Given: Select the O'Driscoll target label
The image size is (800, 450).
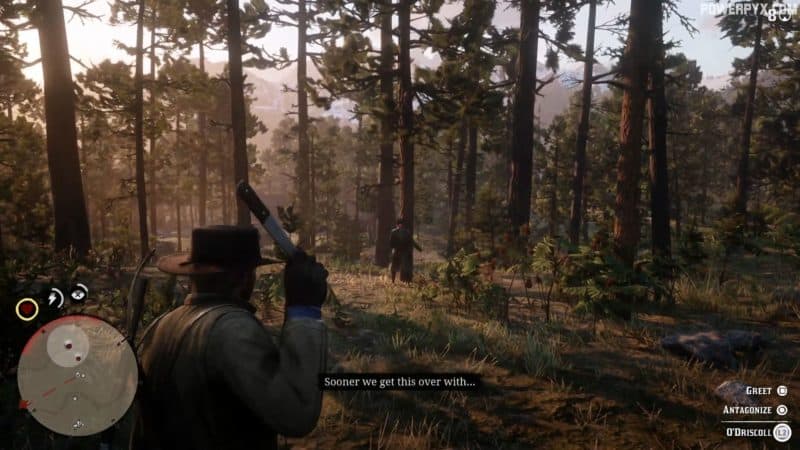Looking at the screenshot, I should (749, 431).
